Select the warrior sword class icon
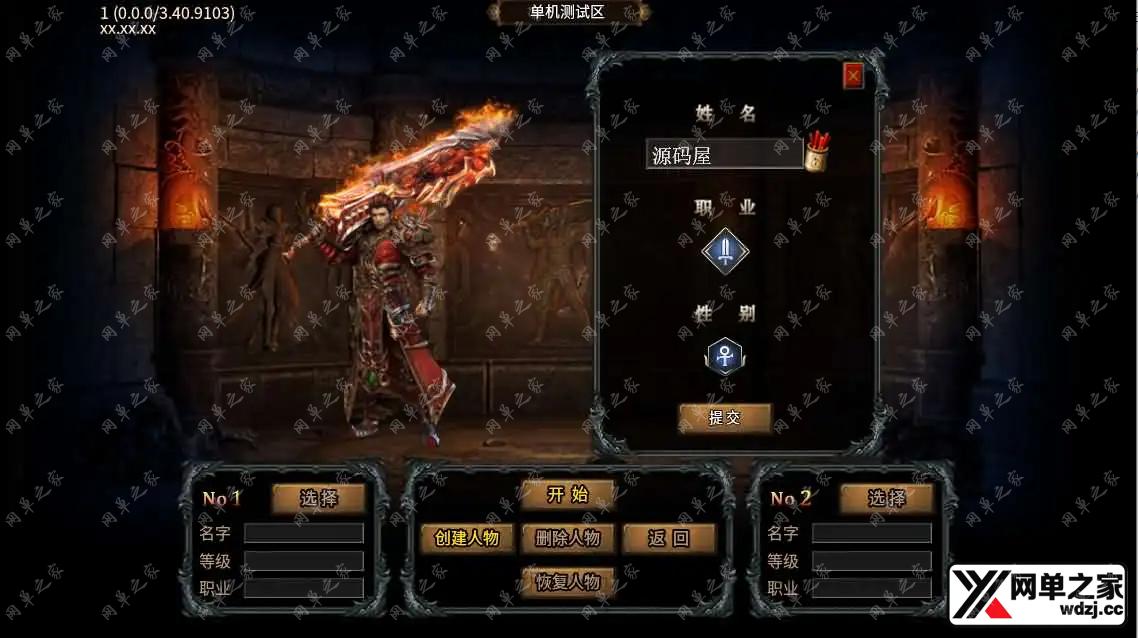 [x=725, y=252]
